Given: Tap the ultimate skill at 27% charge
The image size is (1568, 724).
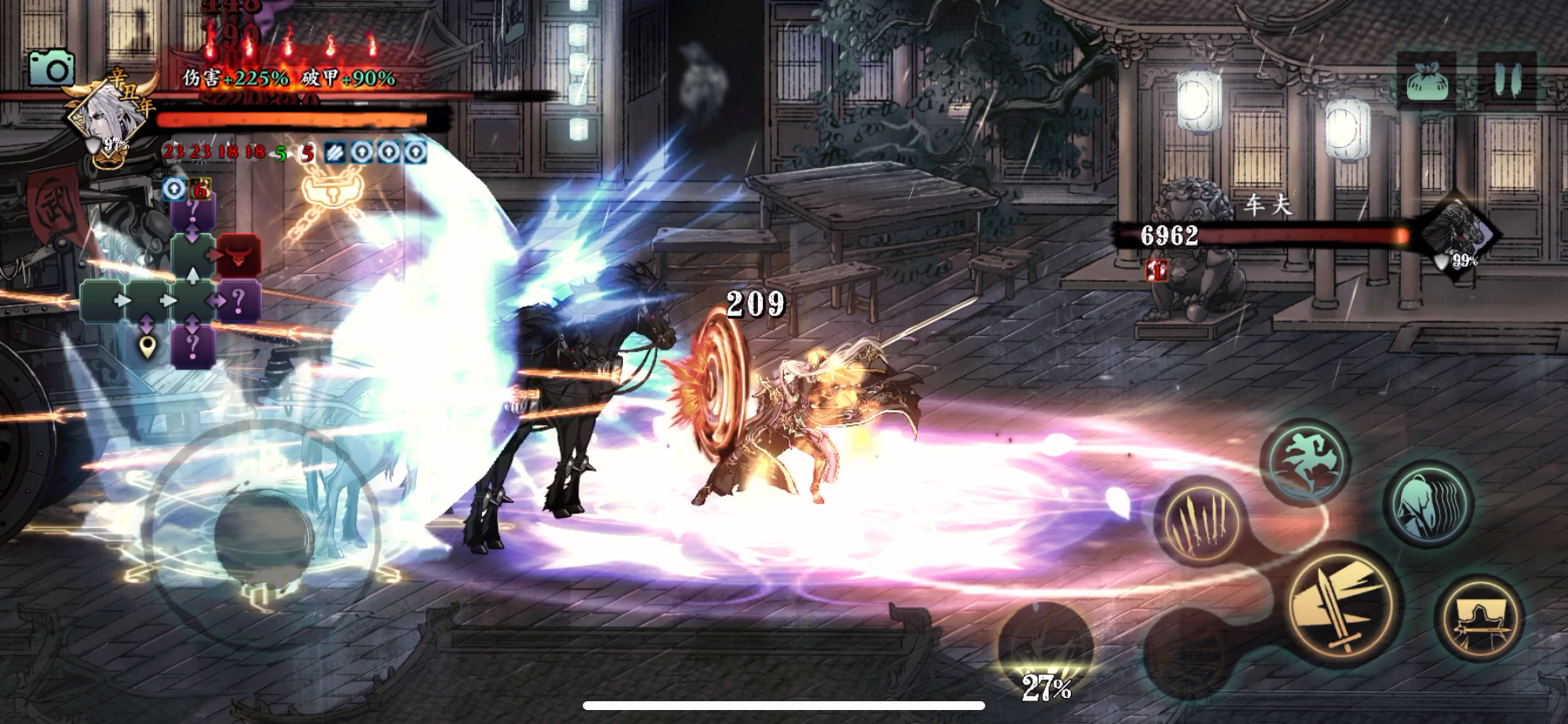Looking at the screenshot, I should coord(1046,651).
